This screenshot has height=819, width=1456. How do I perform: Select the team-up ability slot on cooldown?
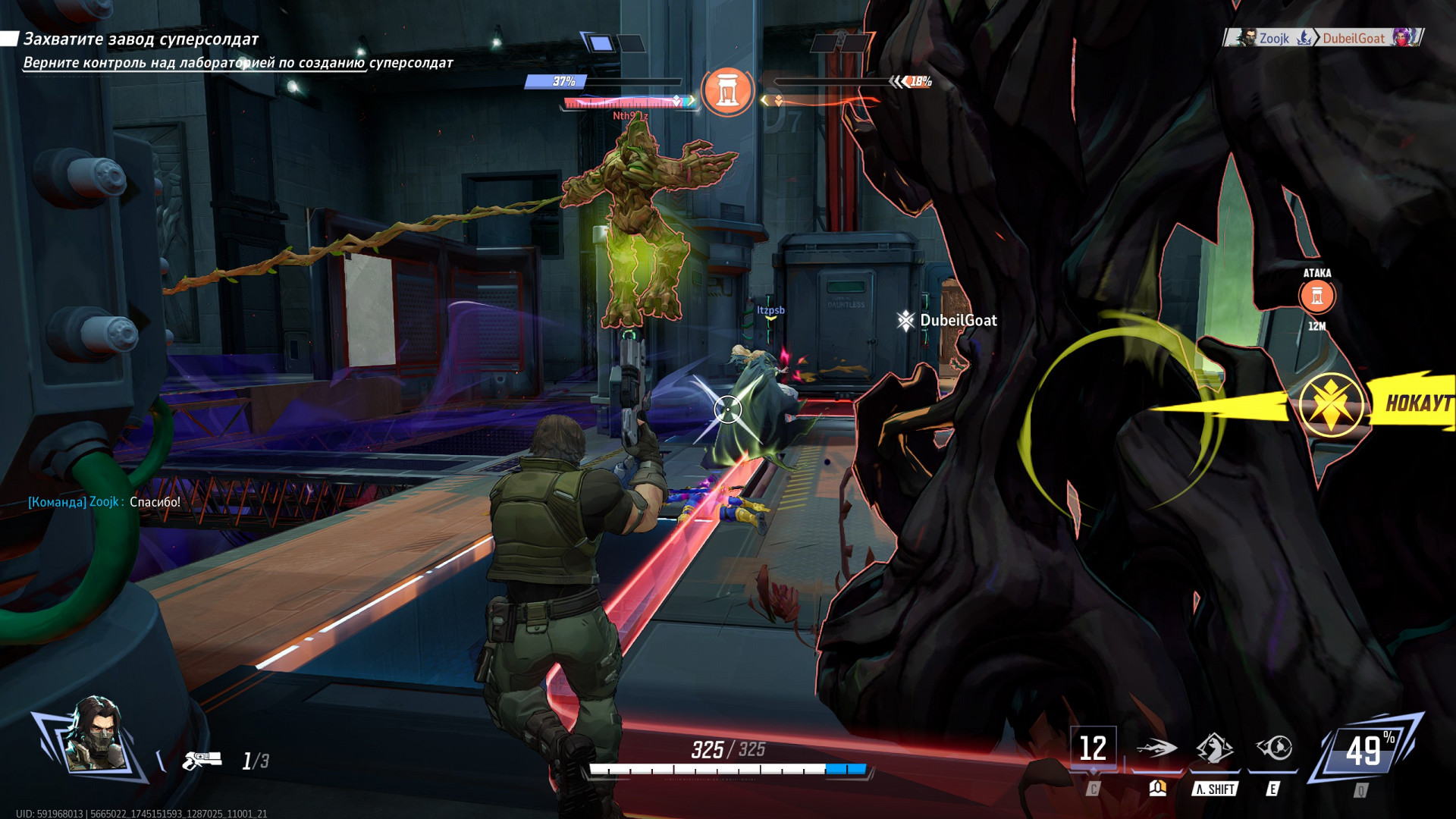[1093, 748]
